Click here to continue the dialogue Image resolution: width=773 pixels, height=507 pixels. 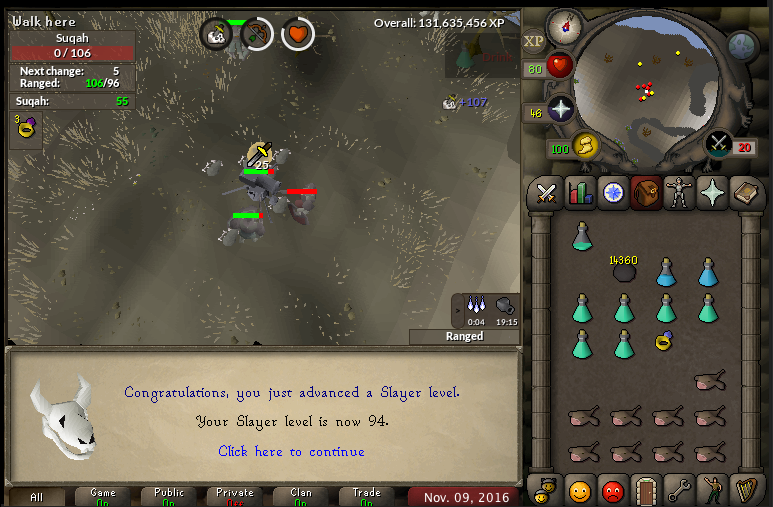point(291,451)
